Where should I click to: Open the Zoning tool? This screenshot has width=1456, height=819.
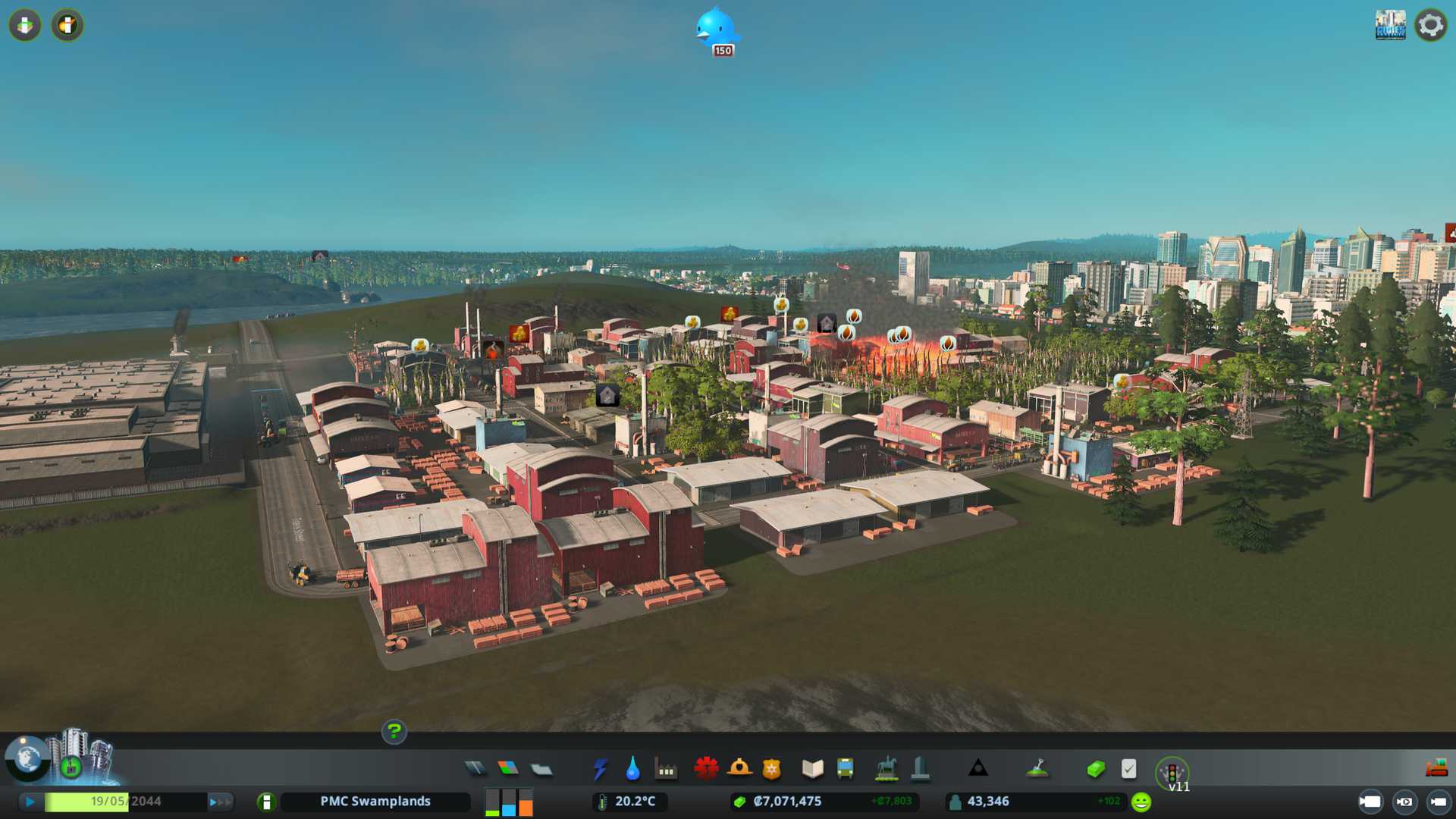click(x=508, y=769)
